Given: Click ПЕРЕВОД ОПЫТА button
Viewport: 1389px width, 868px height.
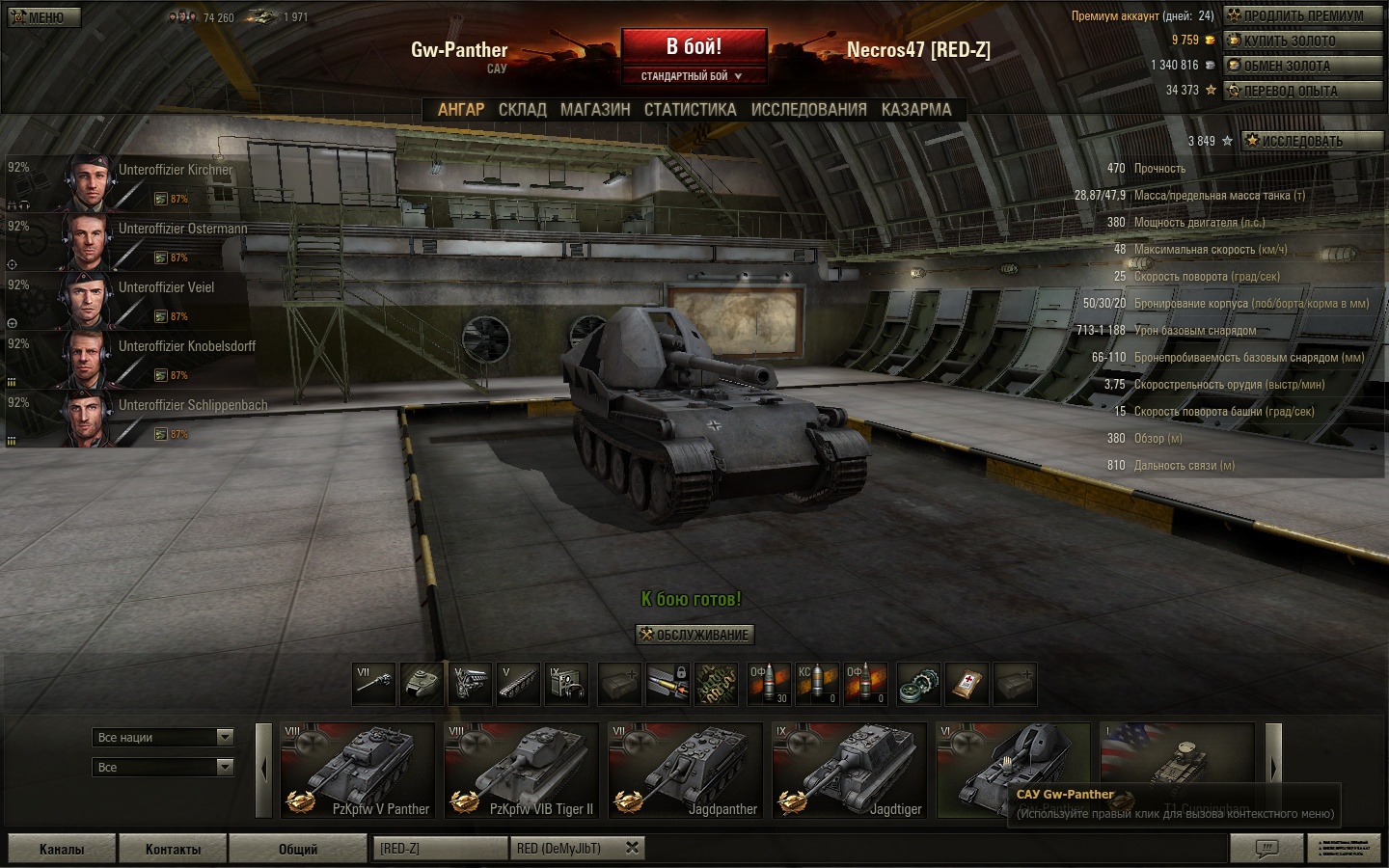Looking at the screenshot, I should click(1302, 91).
